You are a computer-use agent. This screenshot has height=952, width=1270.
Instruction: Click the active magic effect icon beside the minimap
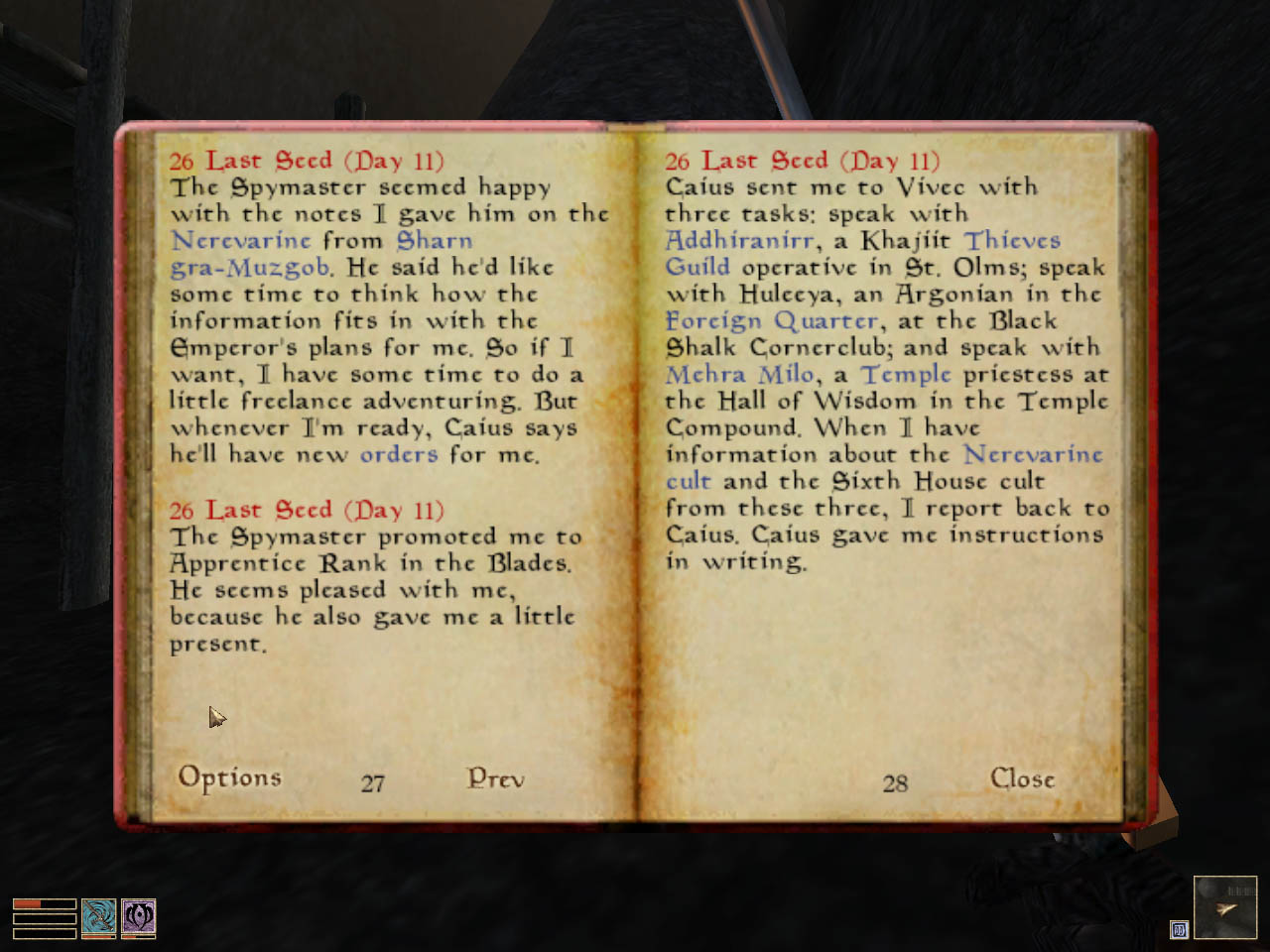pos(1180,931)
